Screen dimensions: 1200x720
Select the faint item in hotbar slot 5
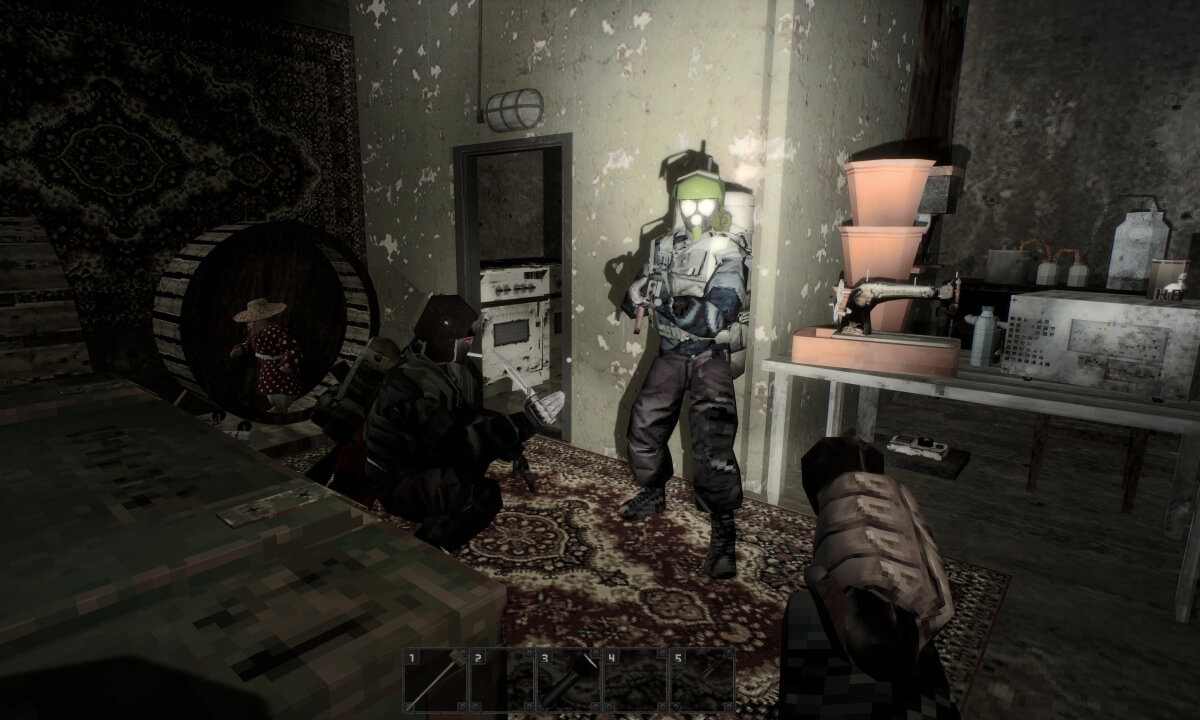[700, 682]
